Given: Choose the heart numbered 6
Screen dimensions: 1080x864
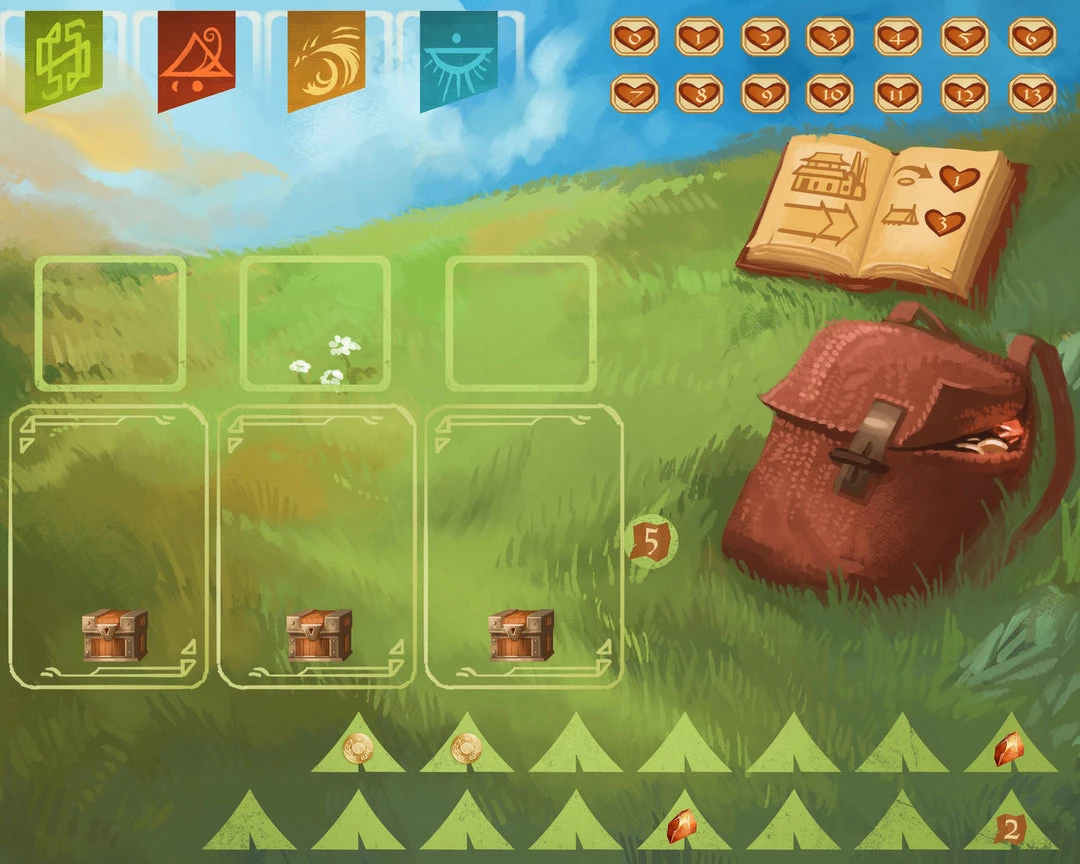Looking at the screenshot, I should (1032, 38).
